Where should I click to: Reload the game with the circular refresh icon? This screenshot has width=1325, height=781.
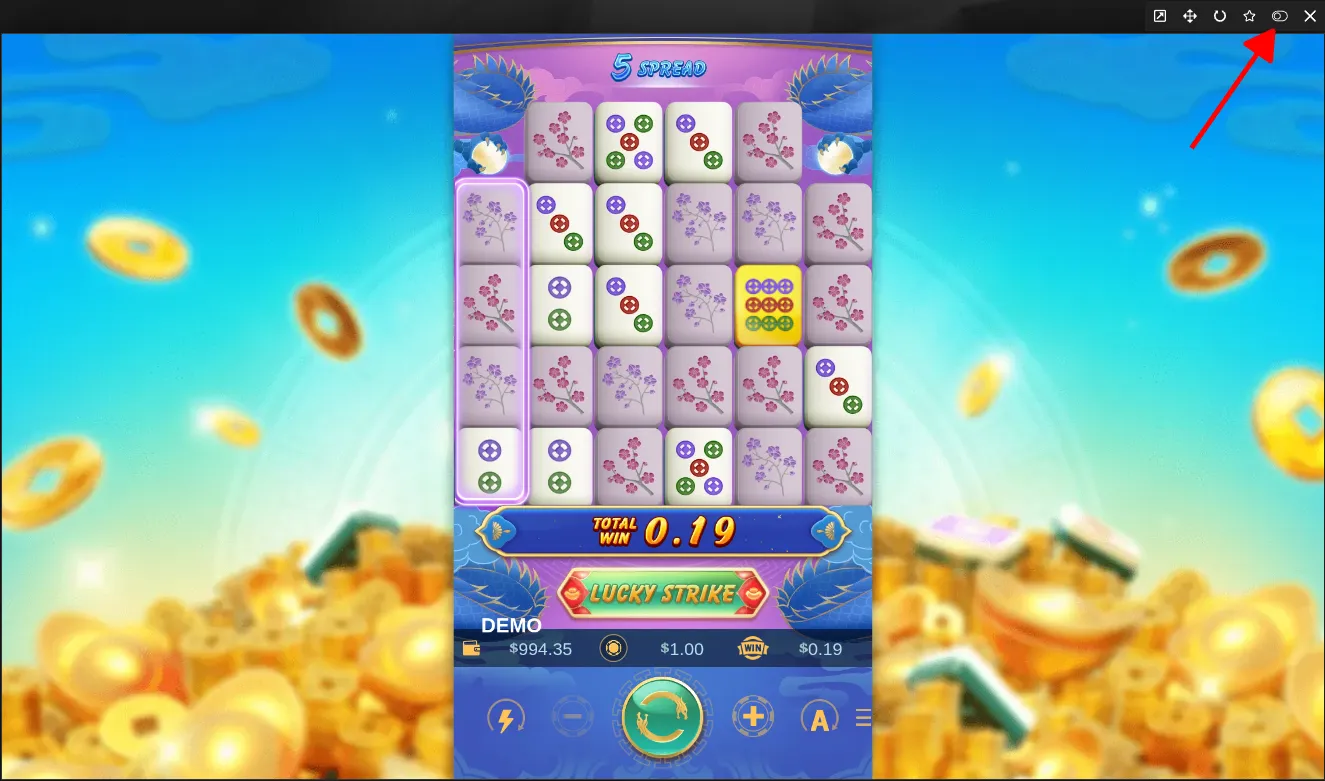tap(1220, 16)
